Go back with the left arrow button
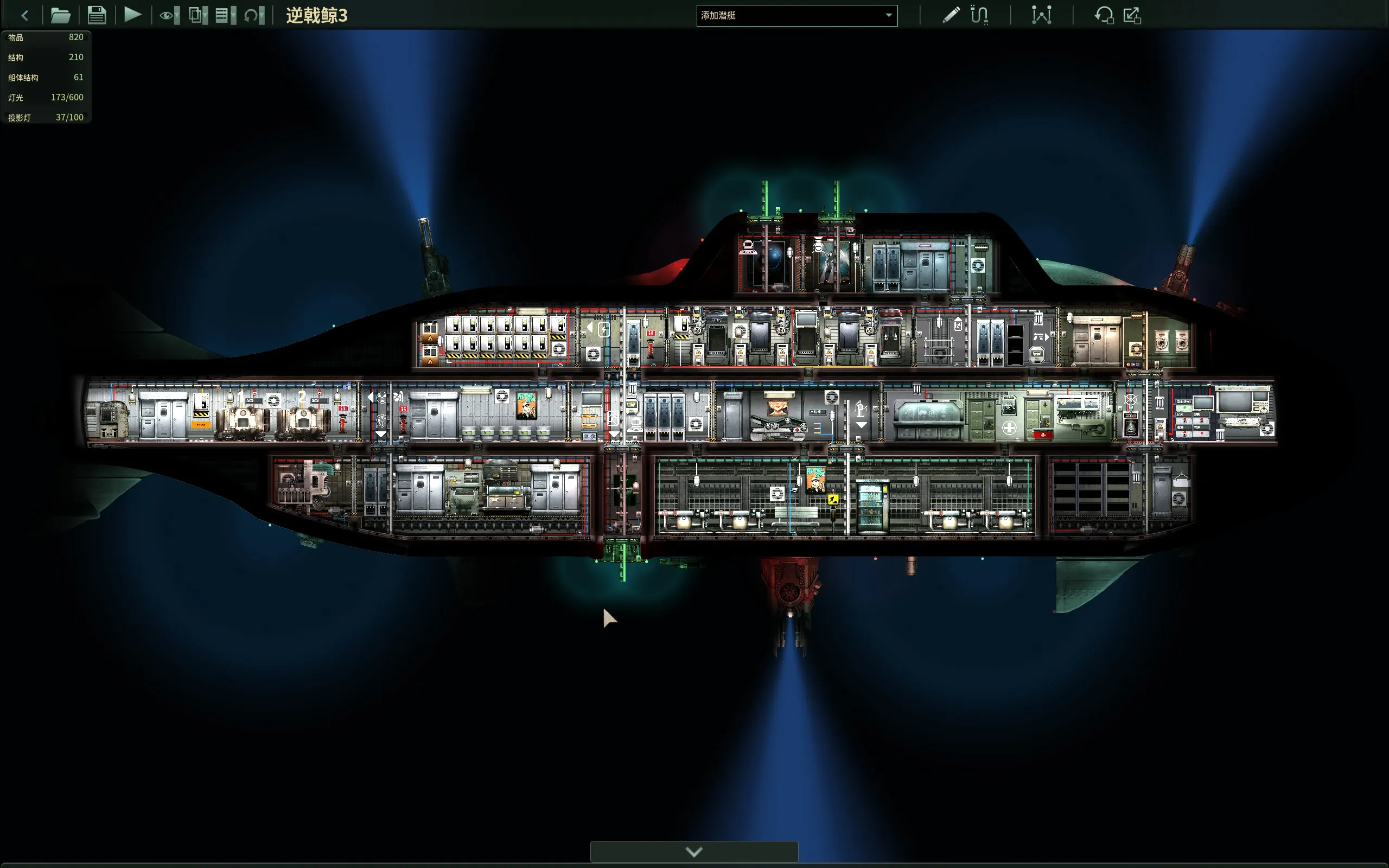The width and height of the screenshot is (1389, 868). pyautogui.click(x=24, y=16)
